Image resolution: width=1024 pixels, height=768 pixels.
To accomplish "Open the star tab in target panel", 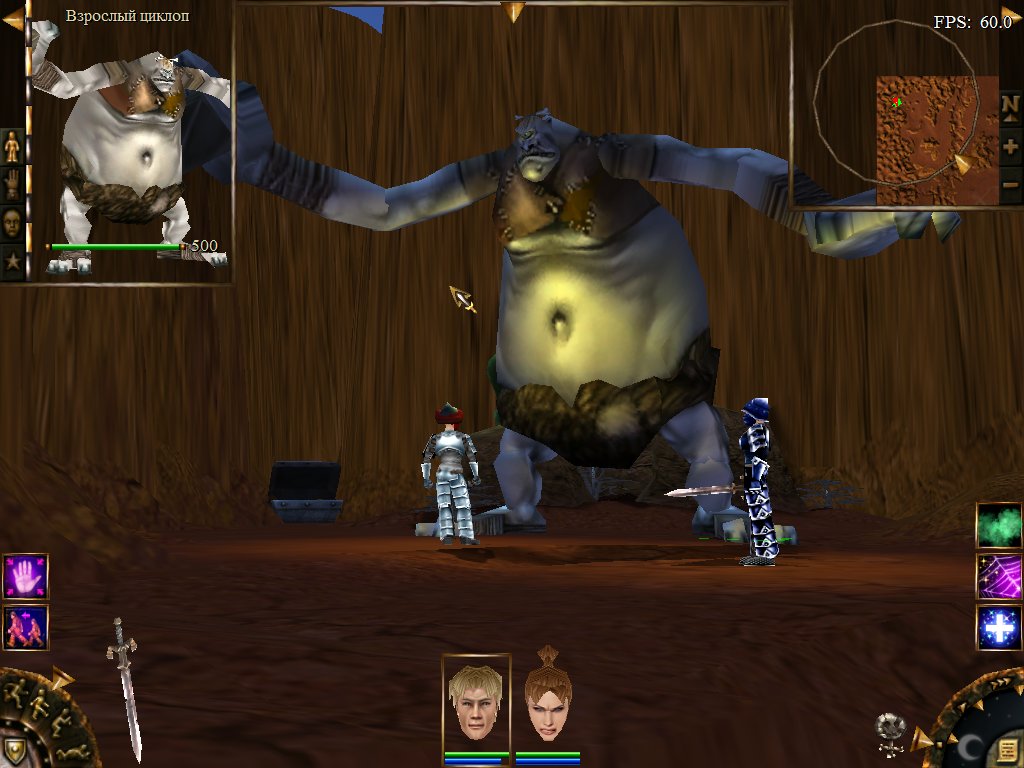I will click(12, 262).
